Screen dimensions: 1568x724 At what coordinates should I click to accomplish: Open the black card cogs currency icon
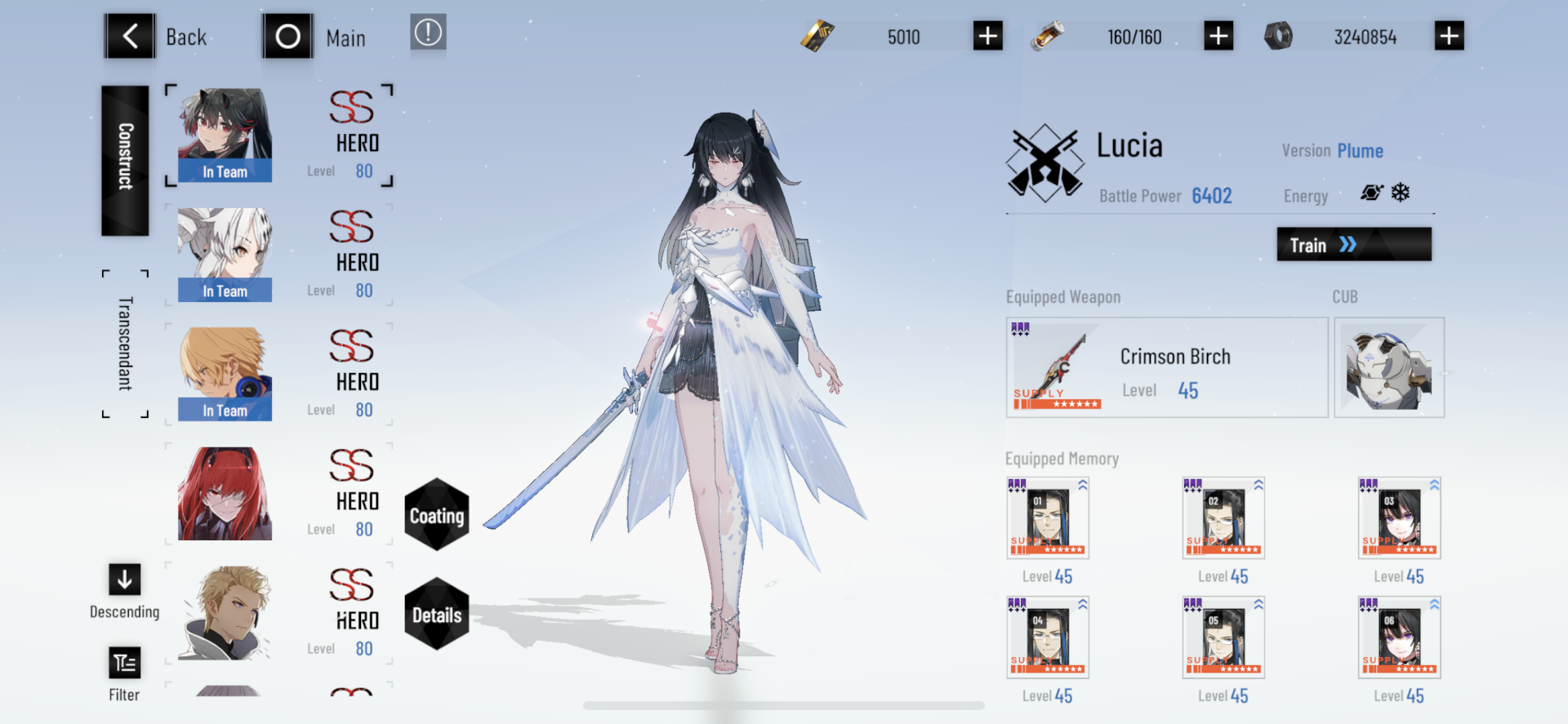point(1280,36)
